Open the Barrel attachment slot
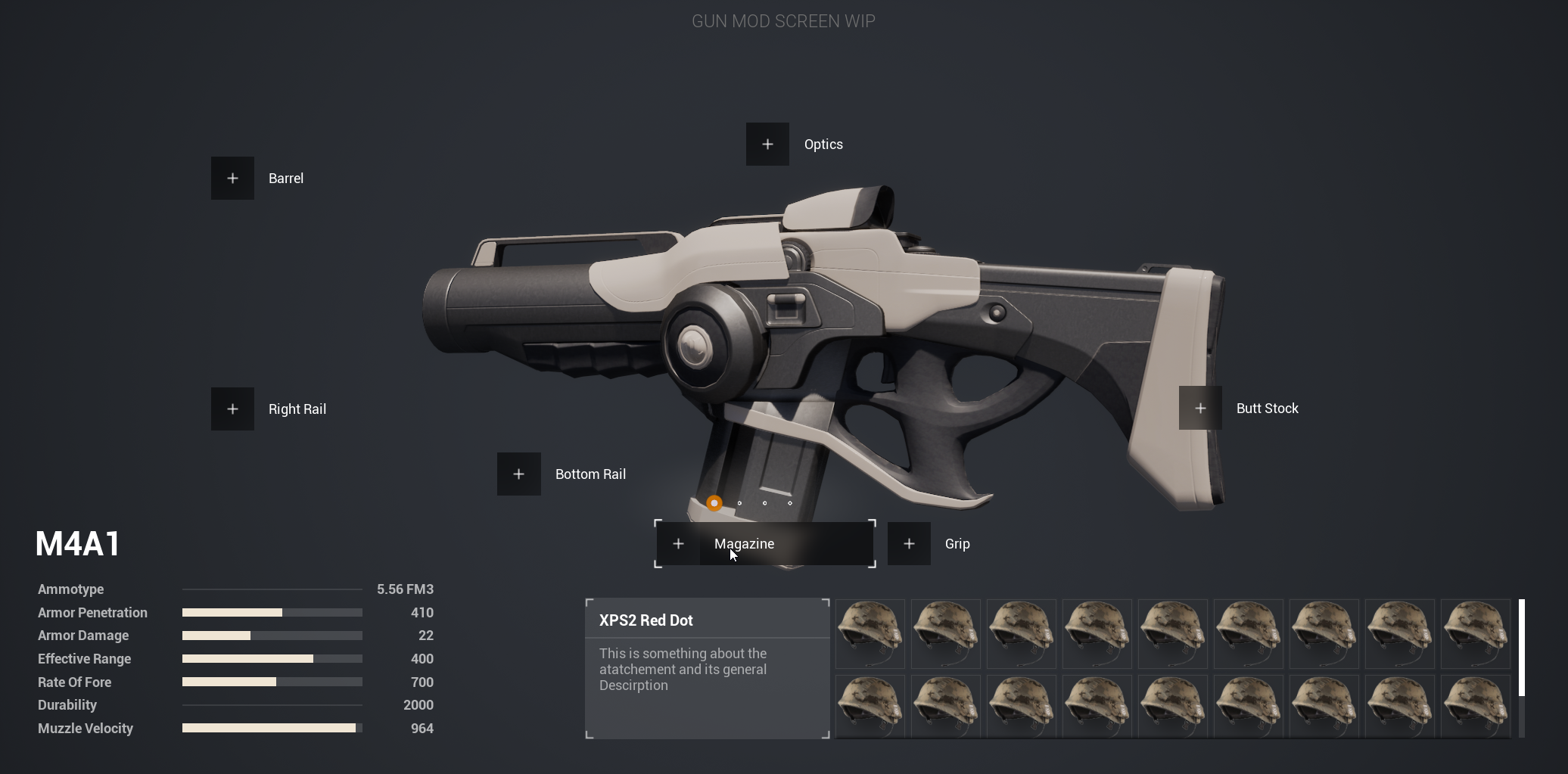1568x774 pixels. 232,179
